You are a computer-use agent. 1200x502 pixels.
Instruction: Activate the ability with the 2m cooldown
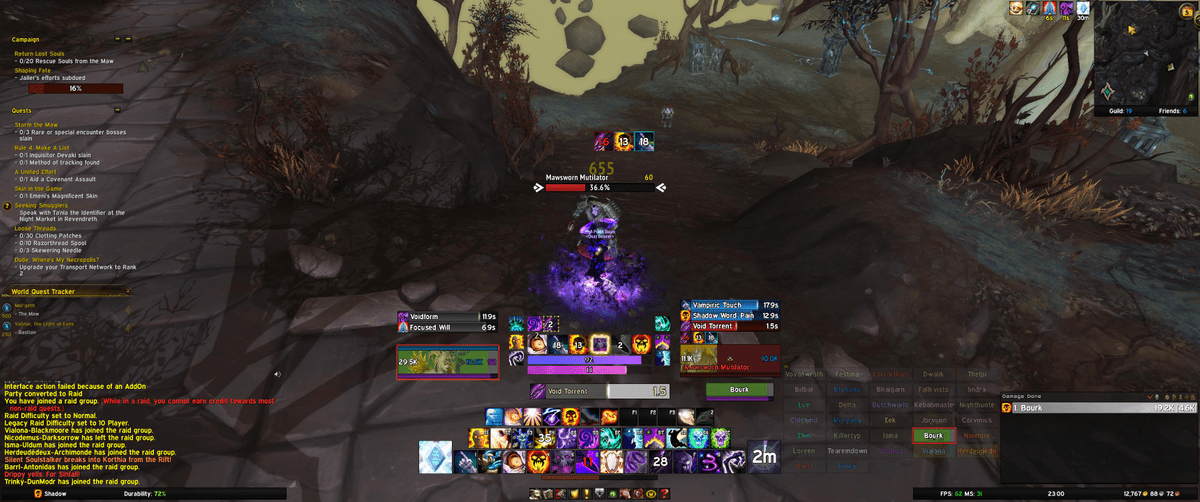(764, 460)
